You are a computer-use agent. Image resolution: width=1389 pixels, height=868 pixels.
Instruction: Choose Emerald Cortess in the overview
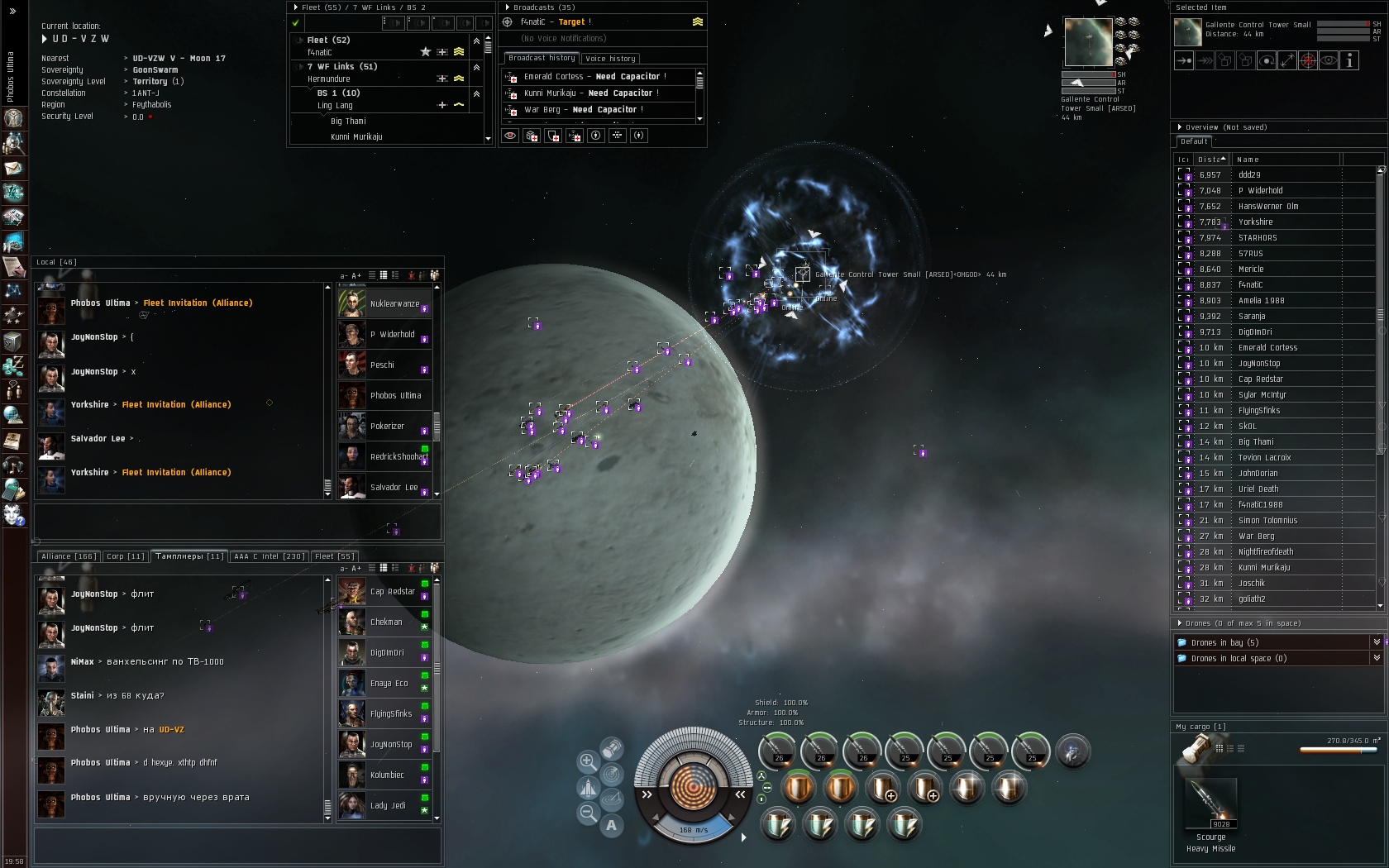1267,348
